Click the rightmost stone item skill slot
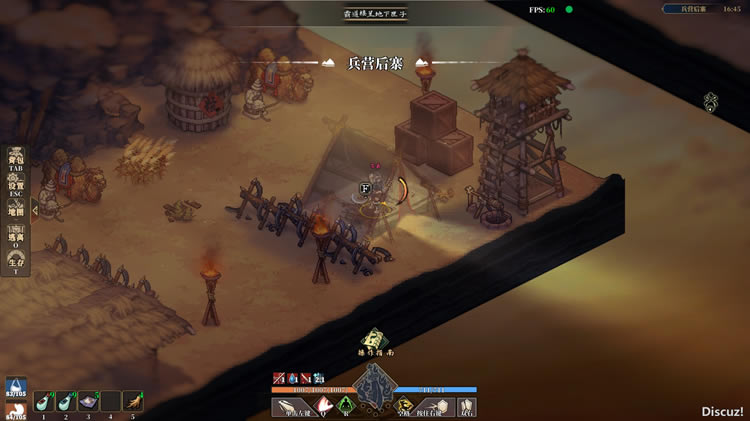Viewport: 750px width, 421px height. 467,406
